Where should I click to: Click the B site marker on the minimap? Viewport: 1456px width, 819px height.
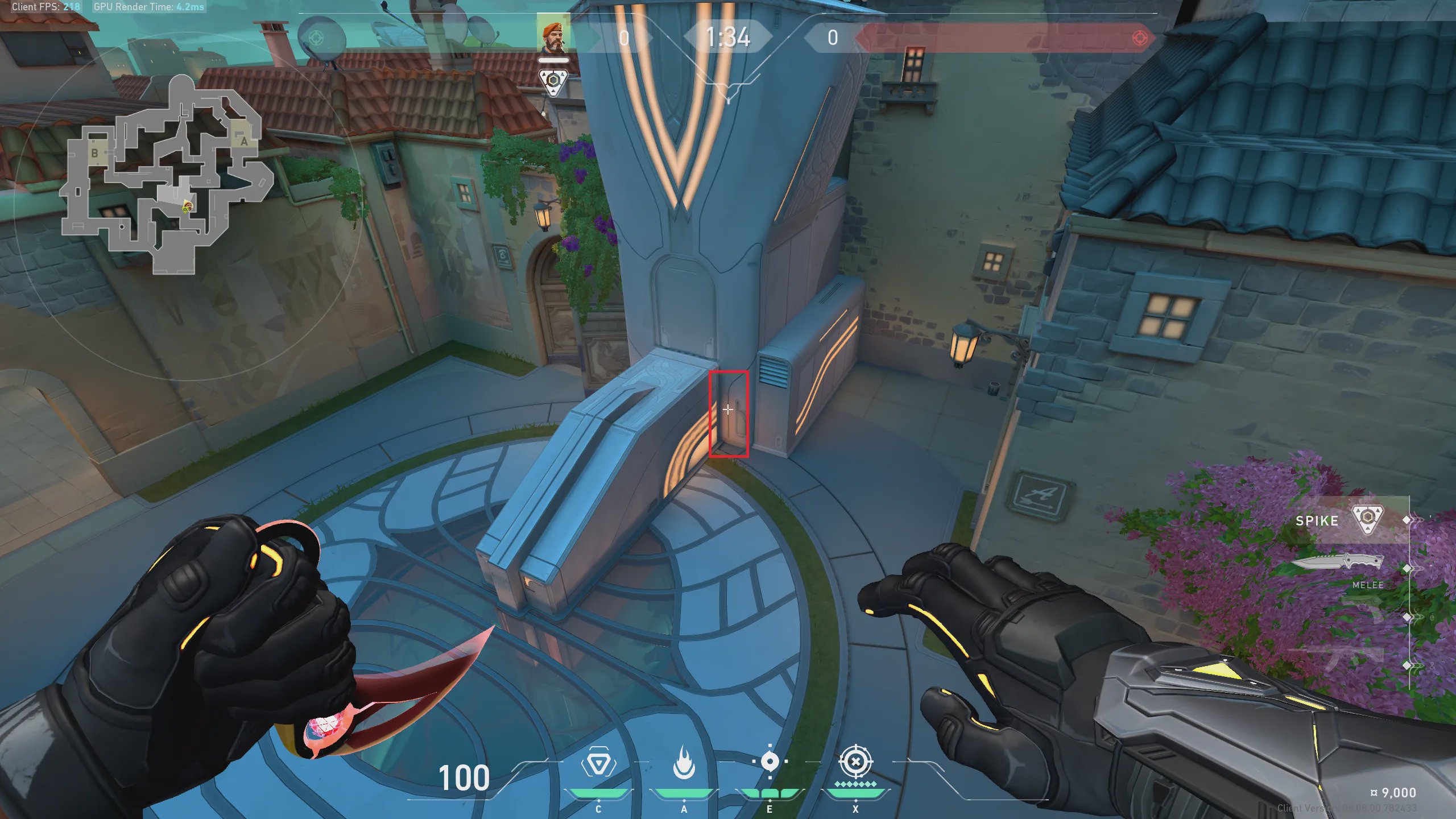pos(95,153)
